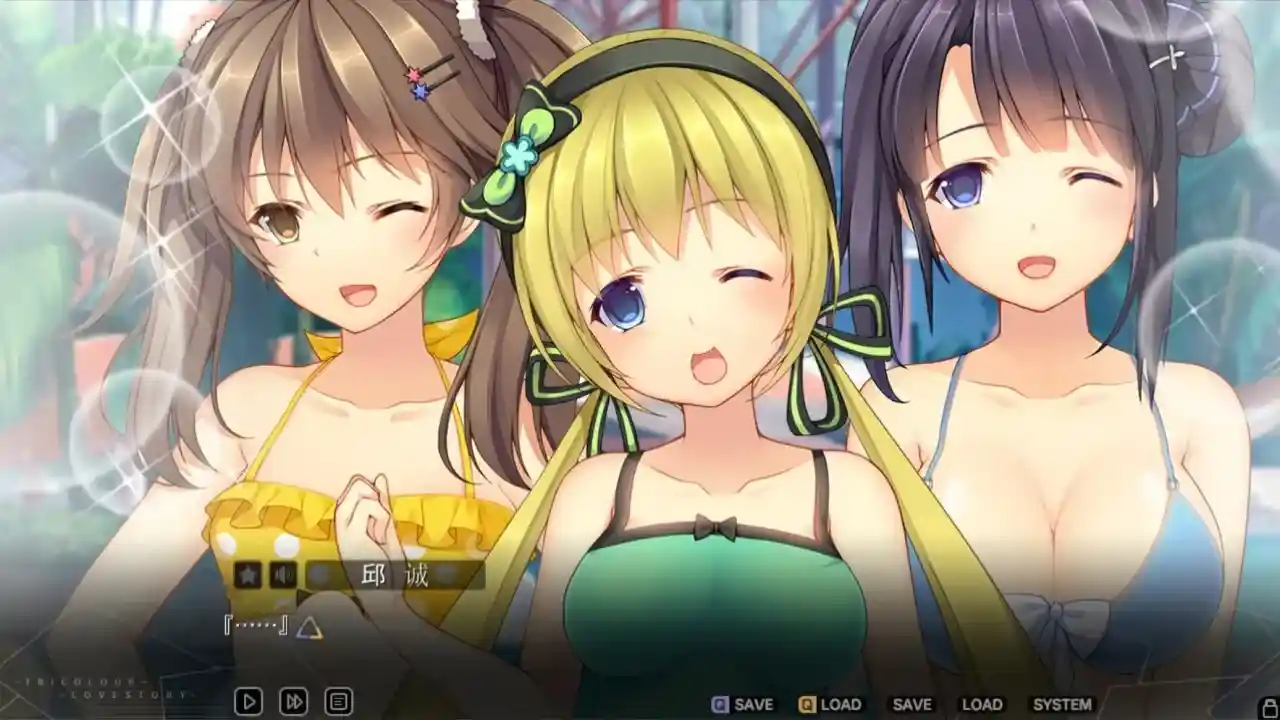
Task: Click the purple Q icon on Q SAVE
Action: click(718, 704)
